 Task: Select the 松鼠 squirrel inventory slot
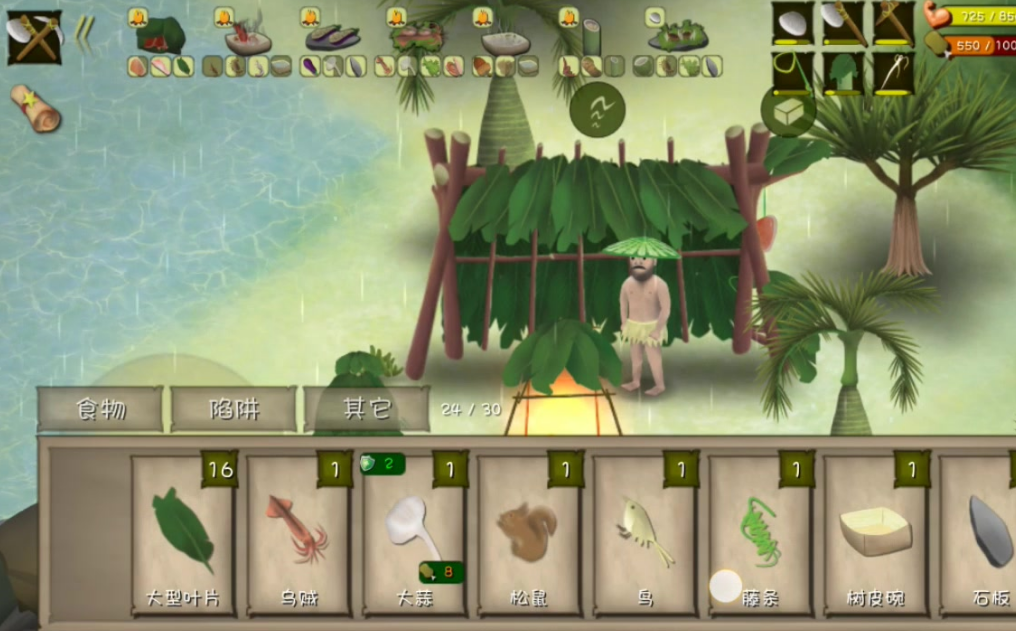coord(529,535)
